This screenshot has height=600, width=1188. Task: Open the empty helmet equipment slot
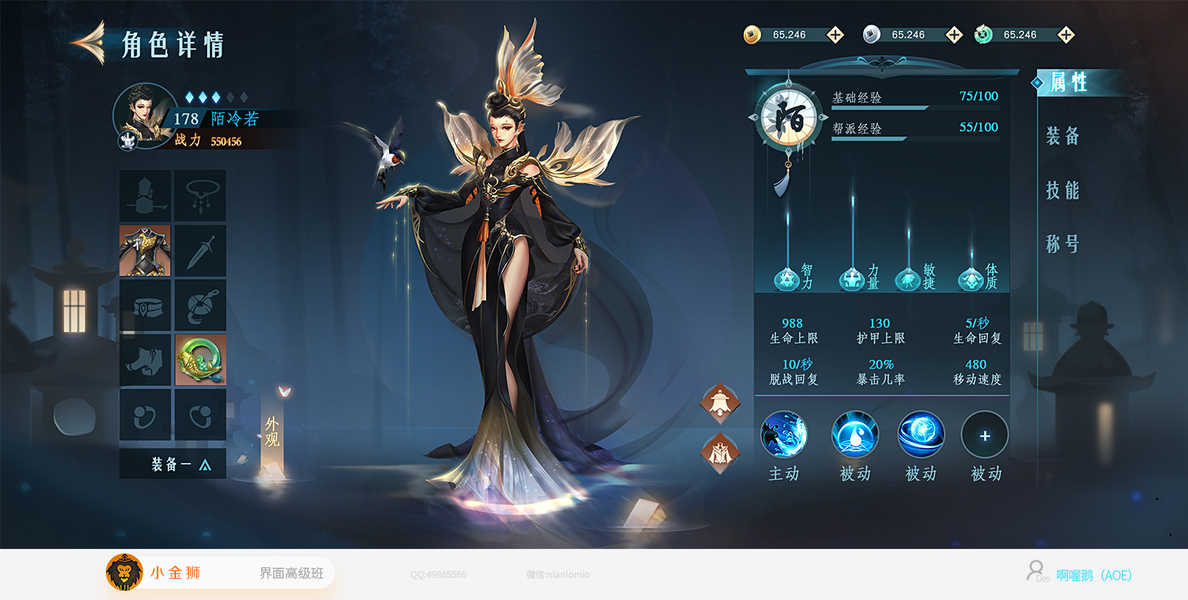point(145,196)
